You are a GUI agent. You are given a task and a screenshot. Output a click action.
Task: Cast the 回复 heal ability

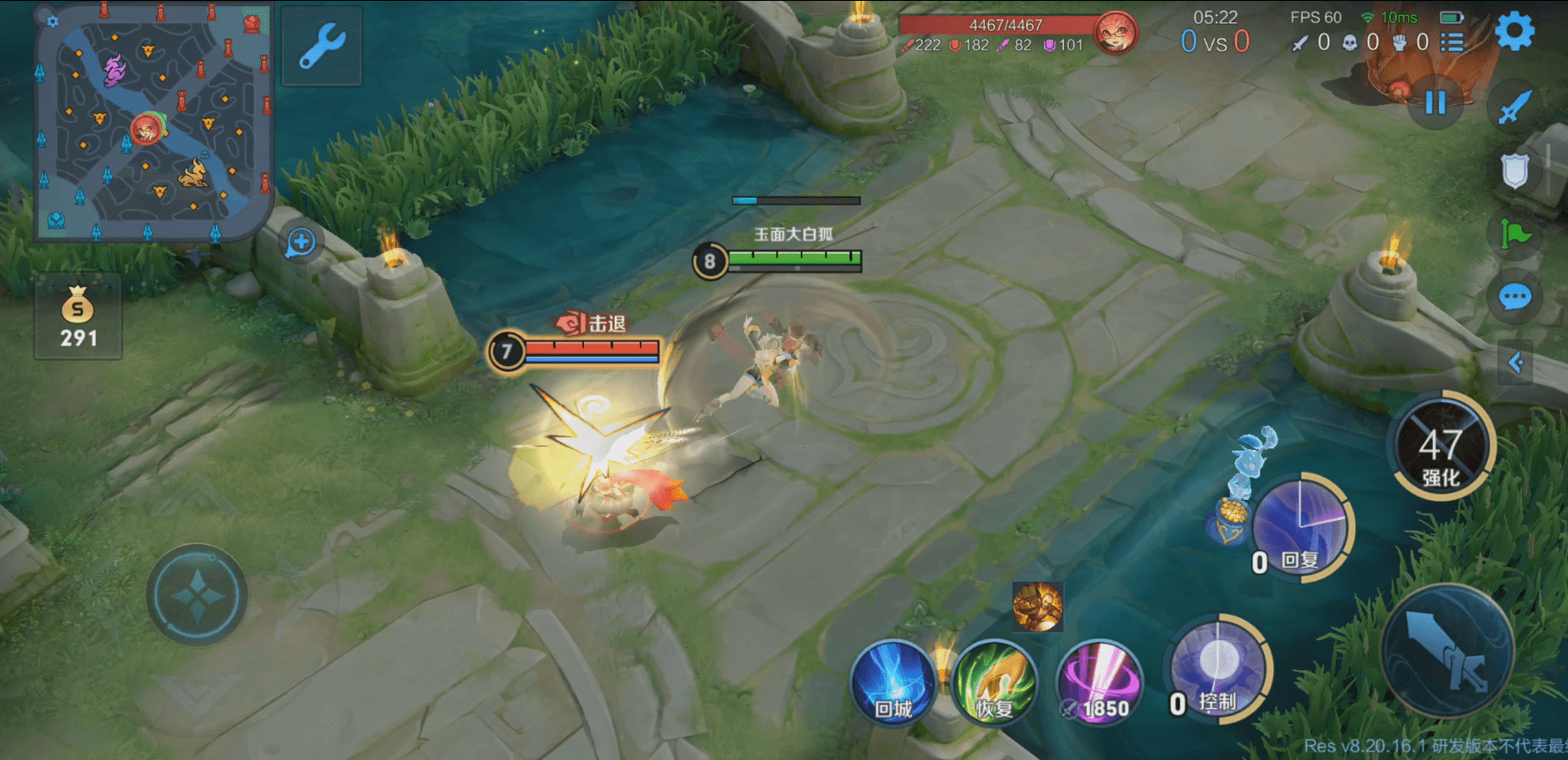(x=1302, y=526)
